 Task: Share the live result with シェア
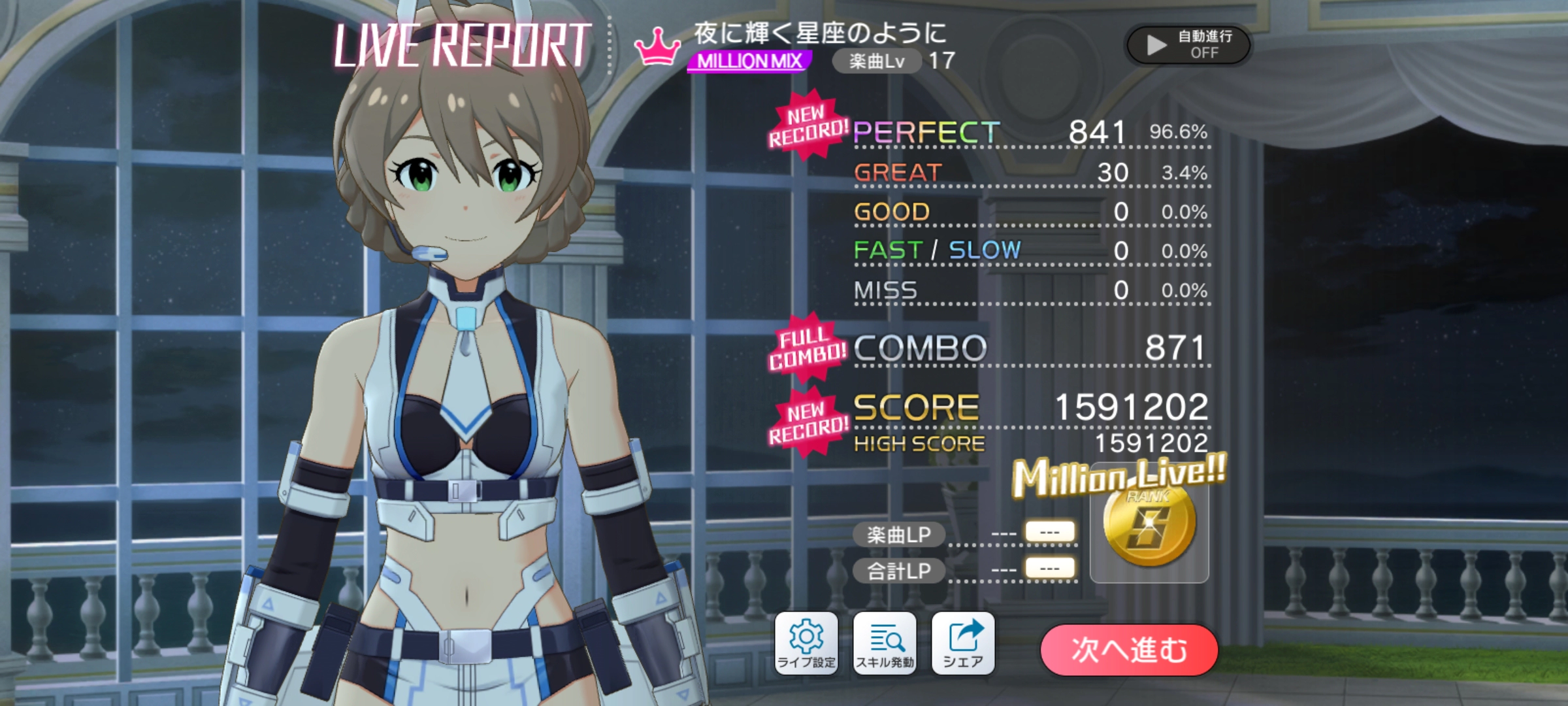(963, 643)
